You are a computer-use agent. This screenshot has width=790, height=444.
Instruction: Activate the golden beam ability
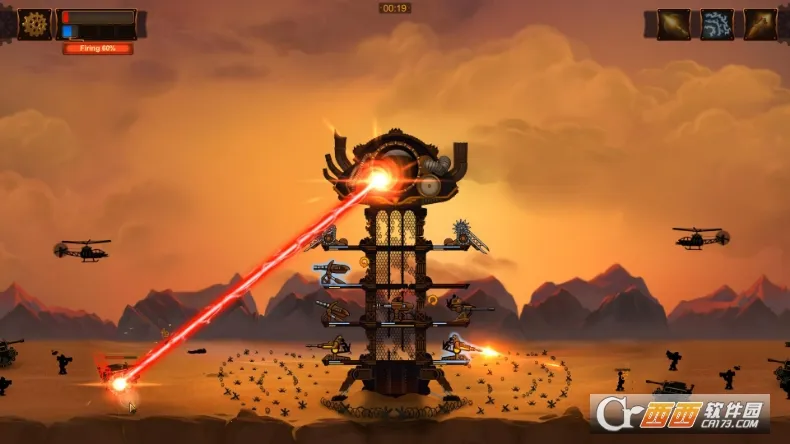click(x=673, y=24)
